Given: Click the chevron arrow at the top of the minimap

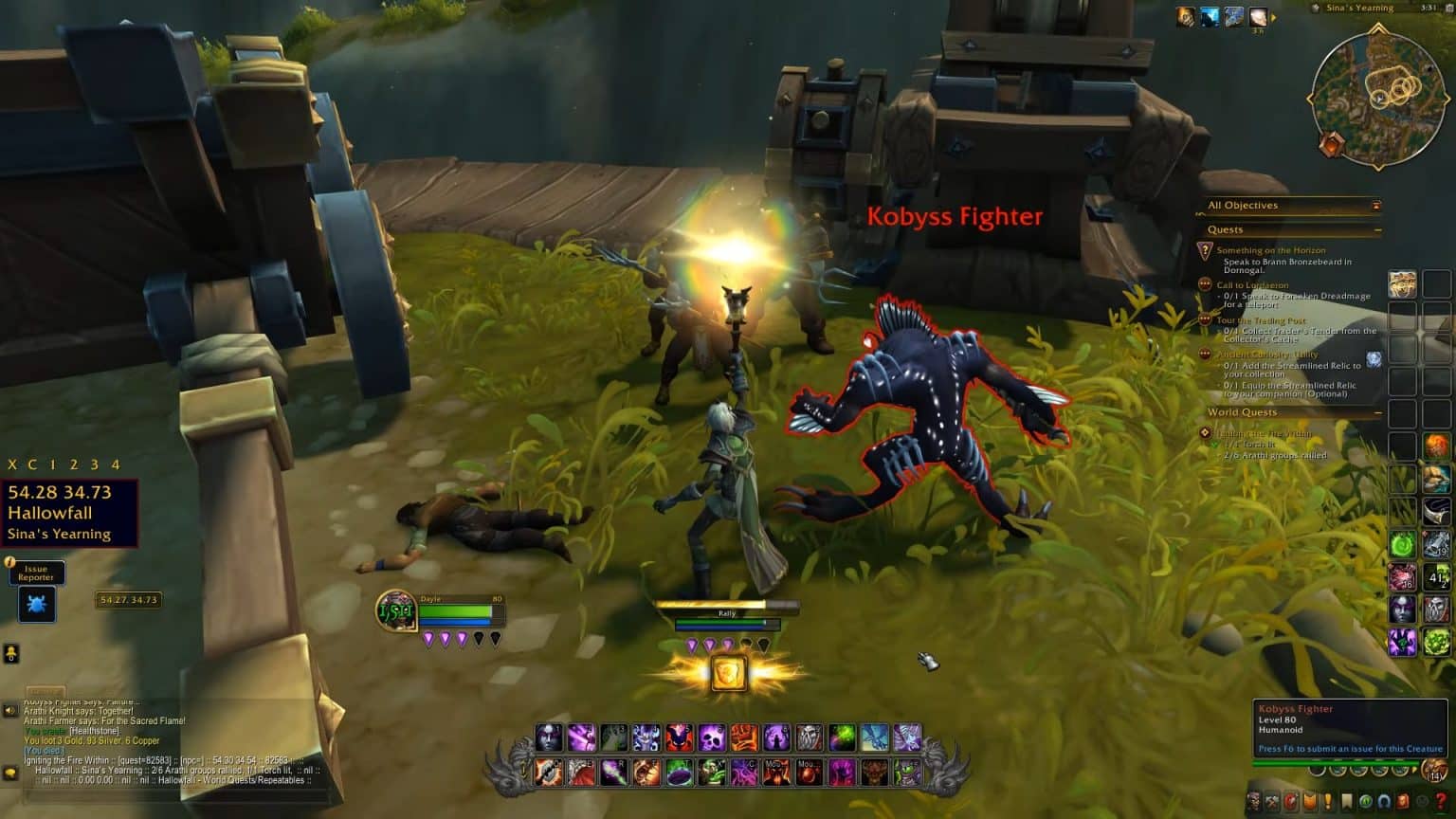Looking at the screenshot, I should [x=1380, y=26].
